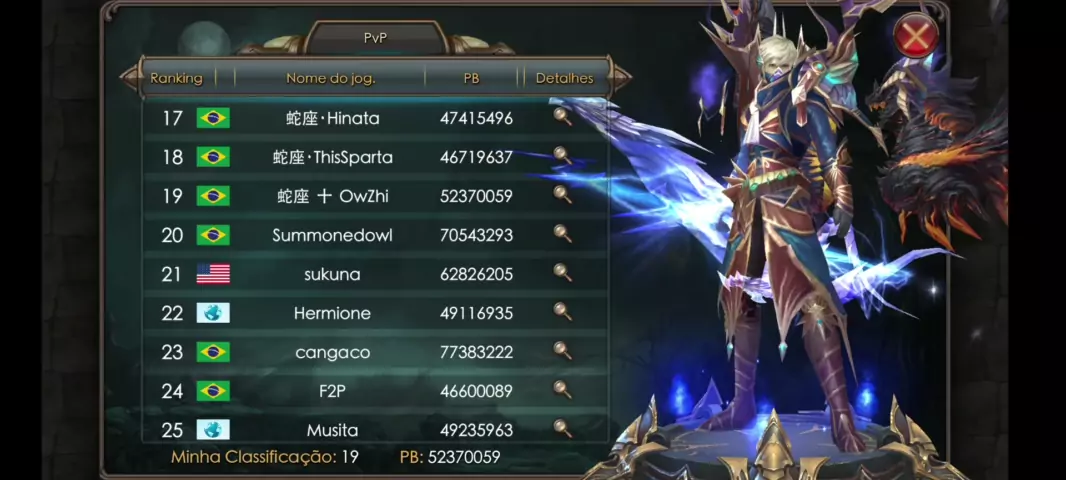Pick the cangaco player name
Screen dimensions: 1066x480
tap(333, 353)
